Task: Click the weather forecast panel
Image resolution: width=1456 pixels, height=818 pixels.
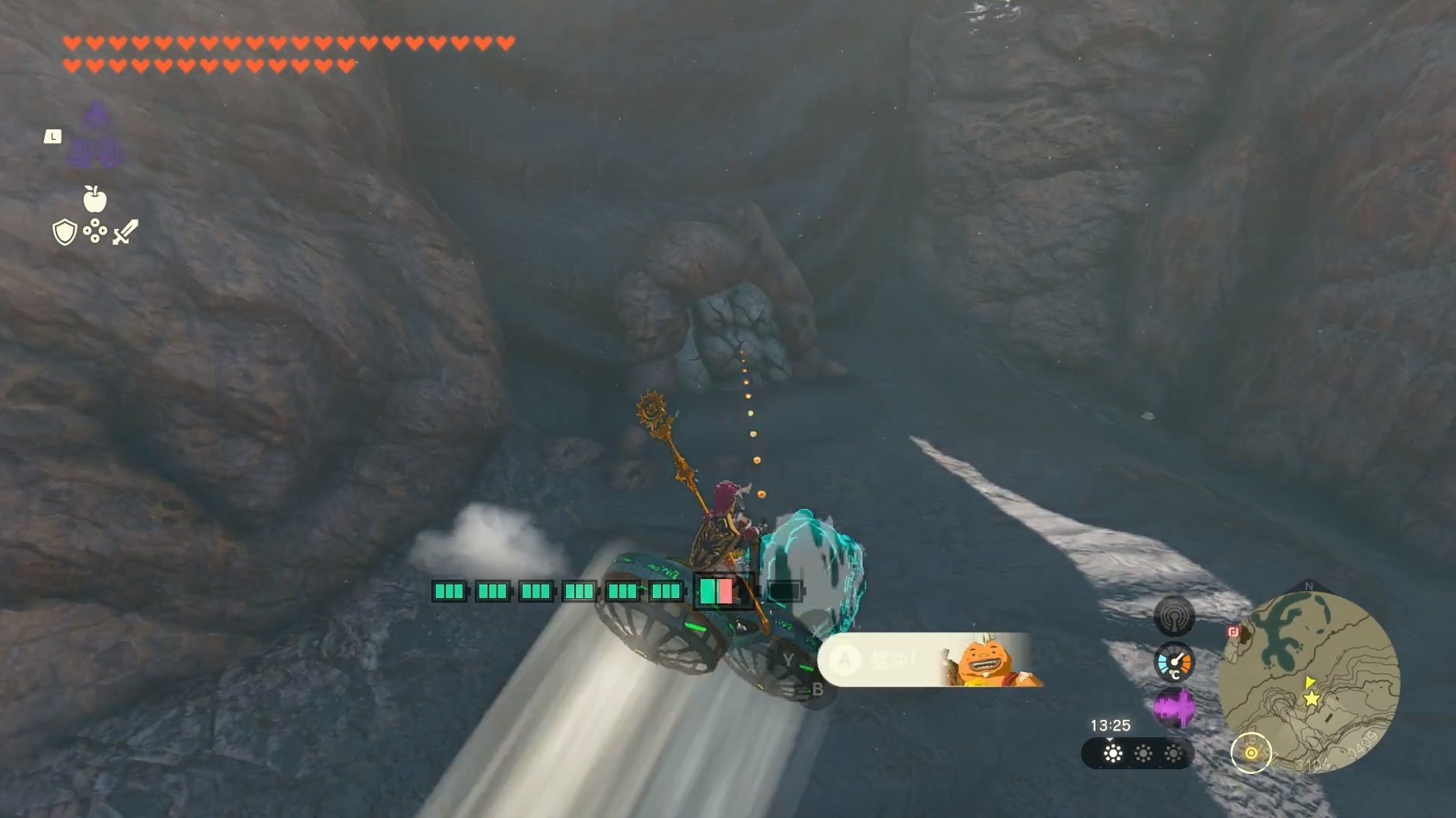Action: point(1137,754)
